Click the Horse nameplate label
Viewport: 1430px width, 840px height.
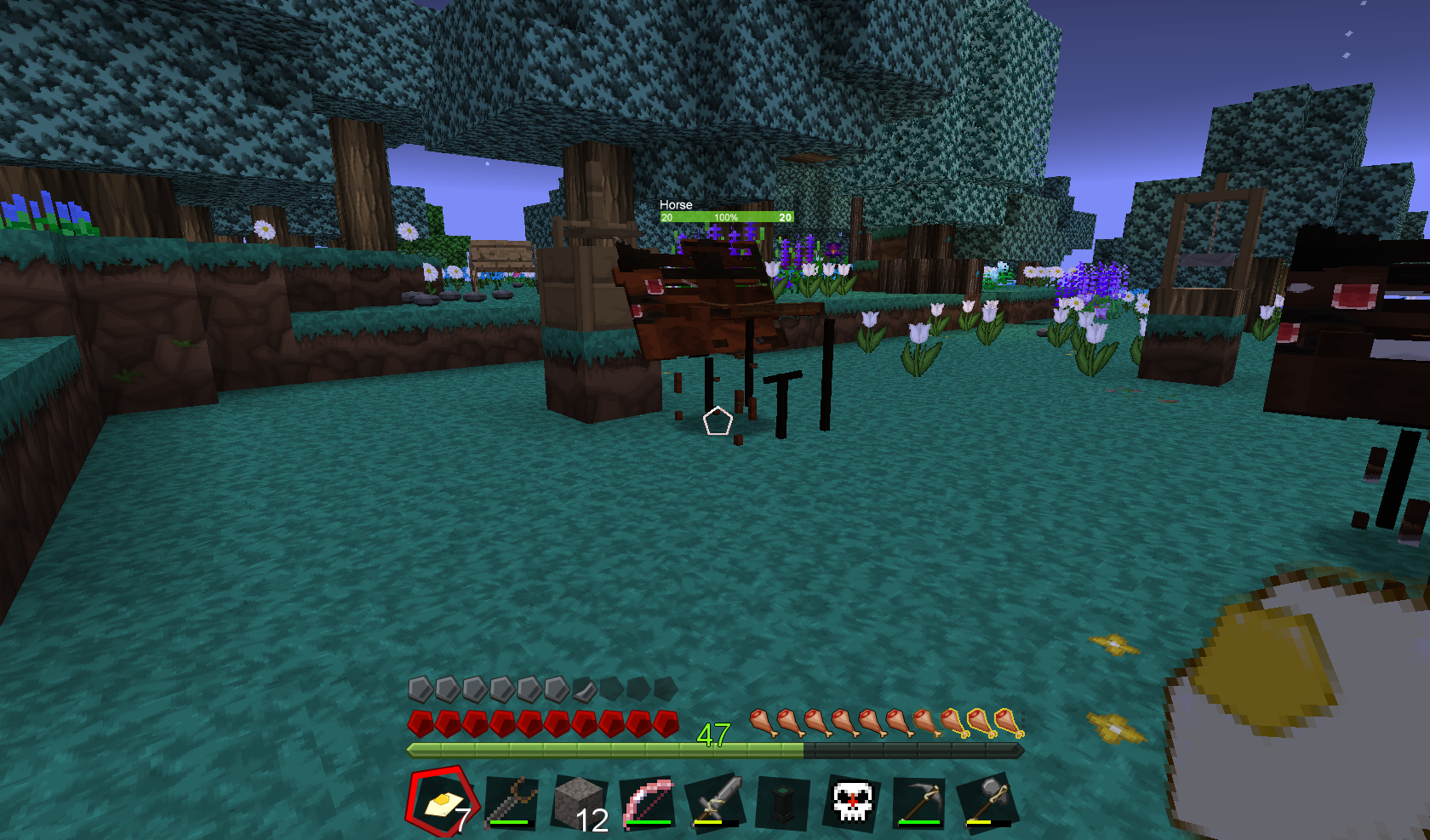(x=677, y=205)
